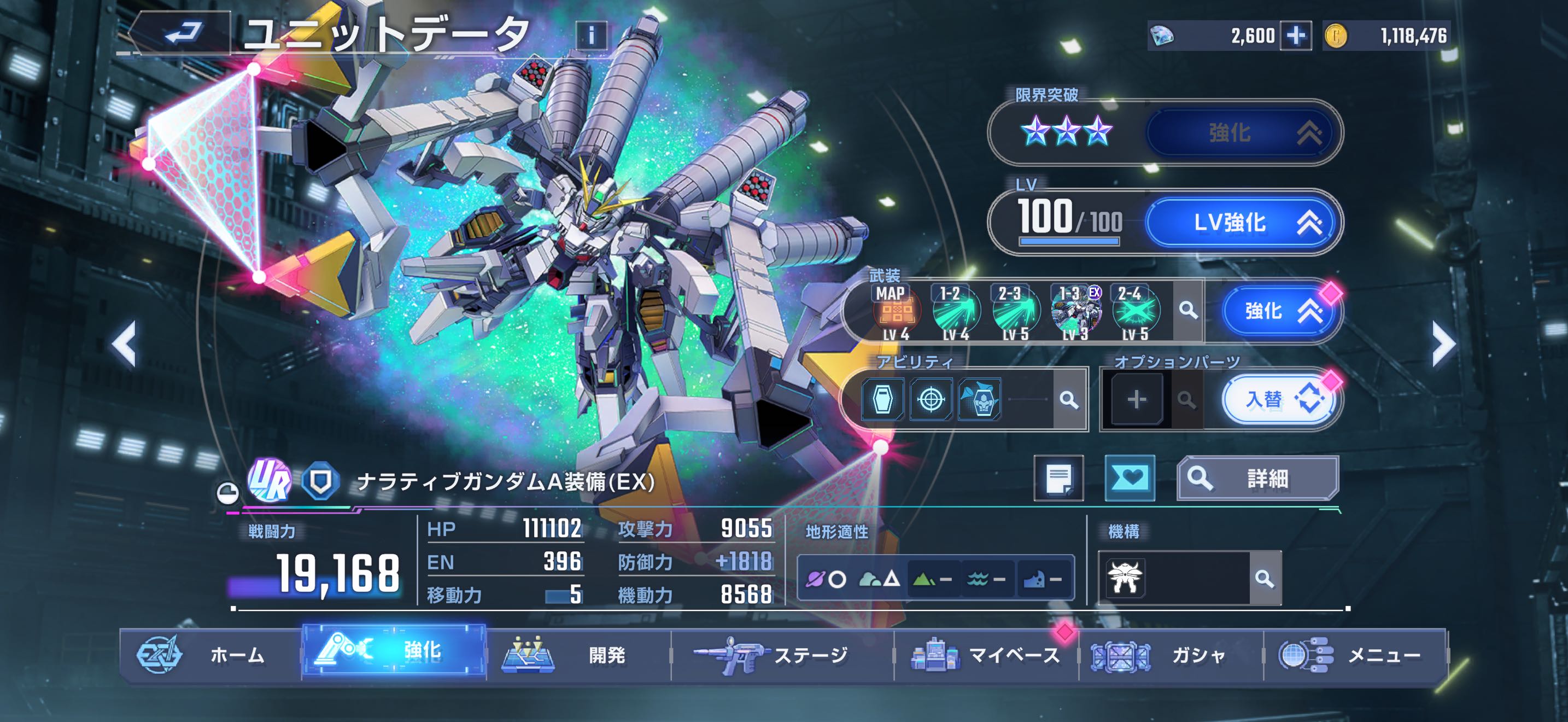Image resolution: width=1568 pixels, height=722 pixels.
Task: Add more diamonds with the plus button
Action: click(1295, 36)
